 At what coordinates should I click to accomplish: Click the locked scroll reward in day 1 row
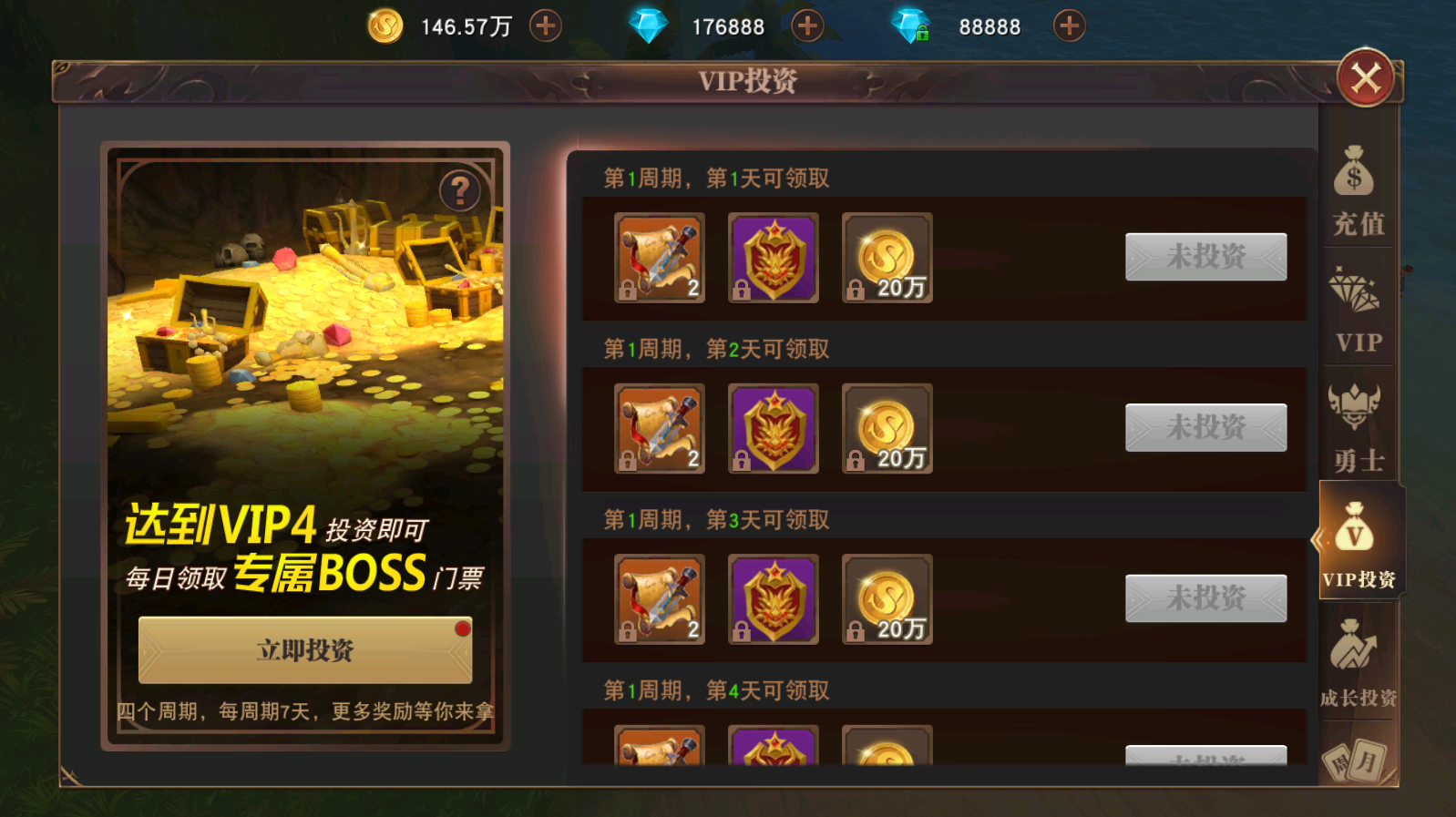(x=659, y=260)
